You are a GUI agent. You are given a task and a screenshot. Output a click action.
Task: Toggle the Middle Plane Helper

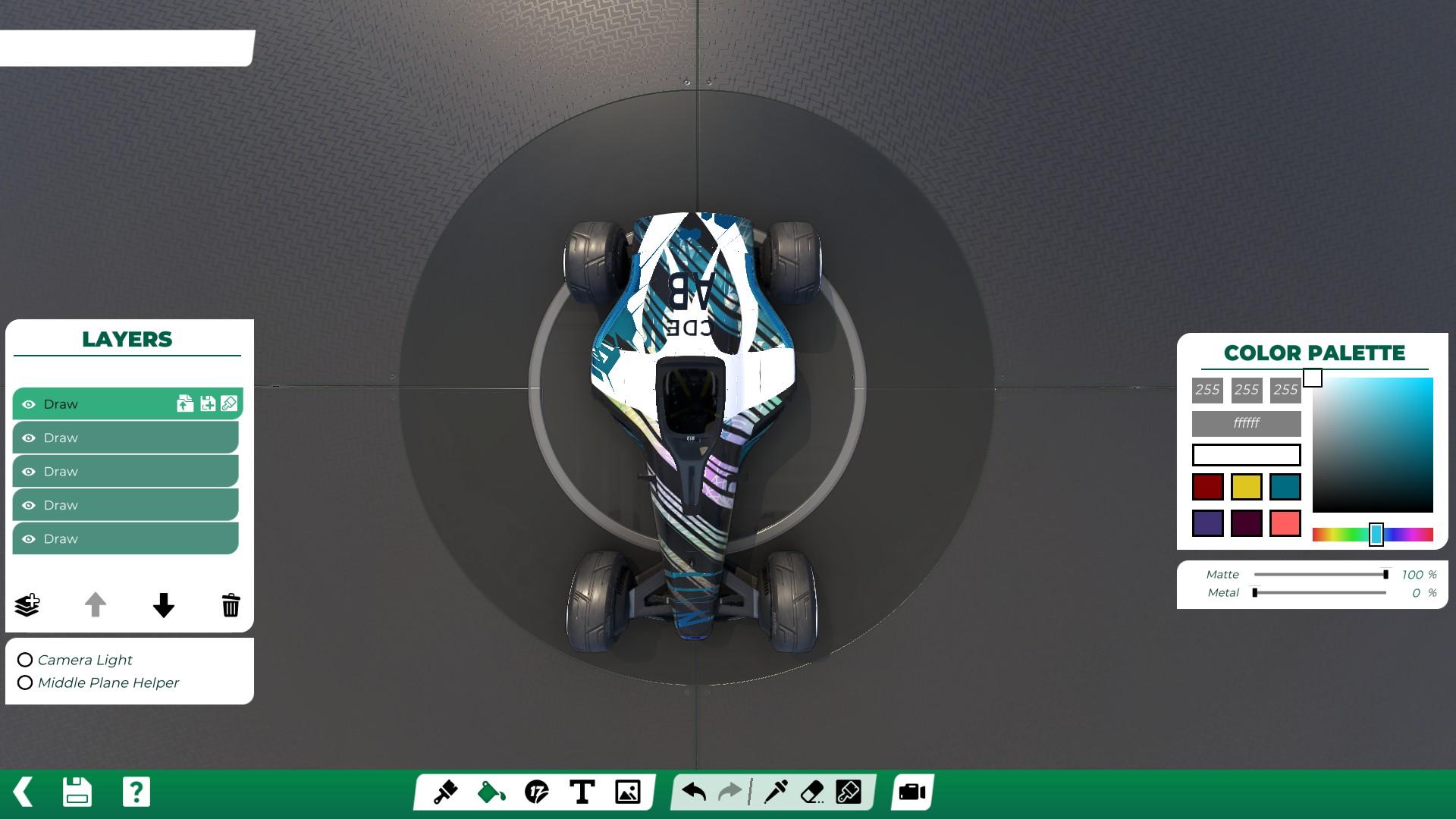25,682
